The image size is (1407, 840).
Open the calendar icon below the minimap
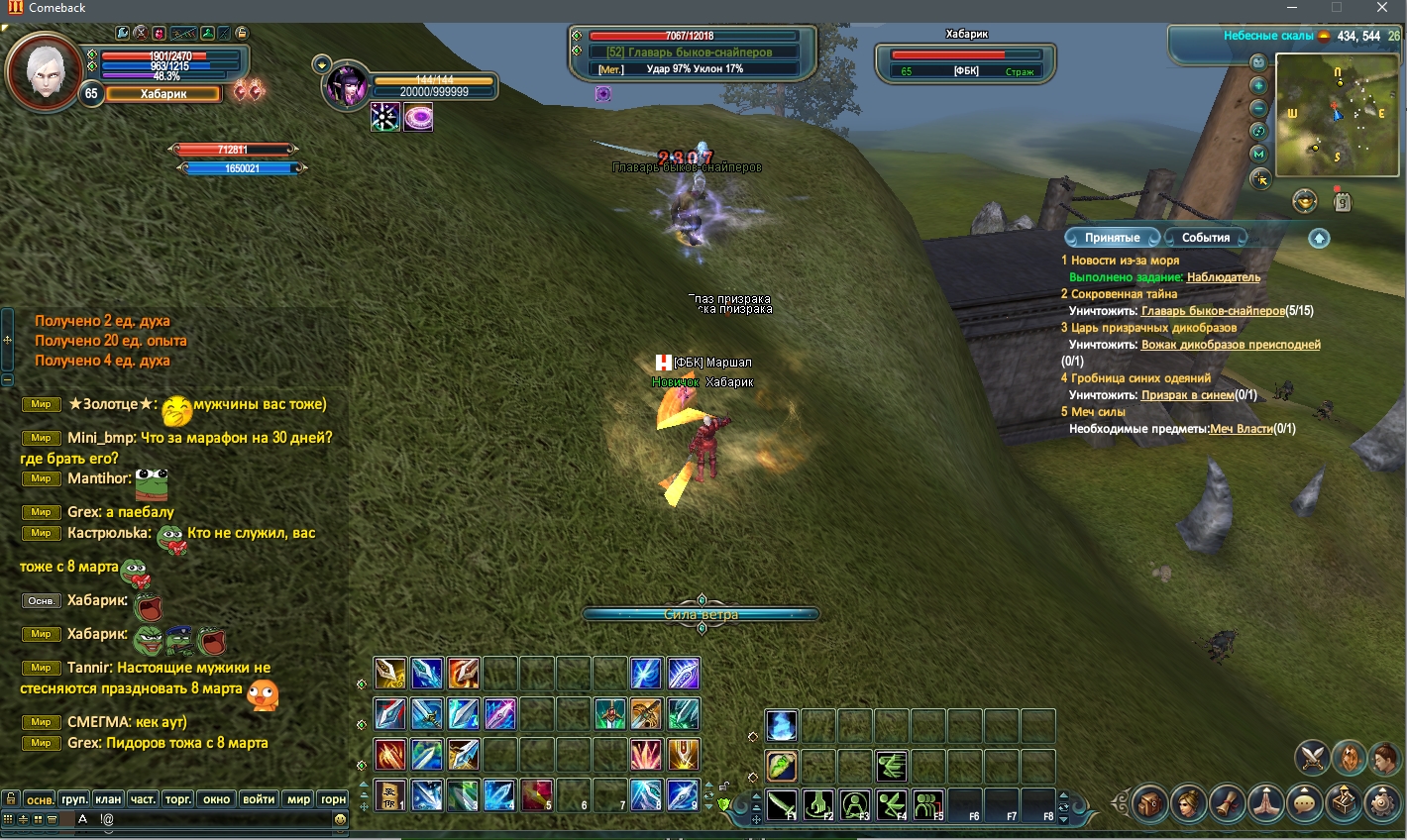pyautogui.click(x=1342, y=202)
